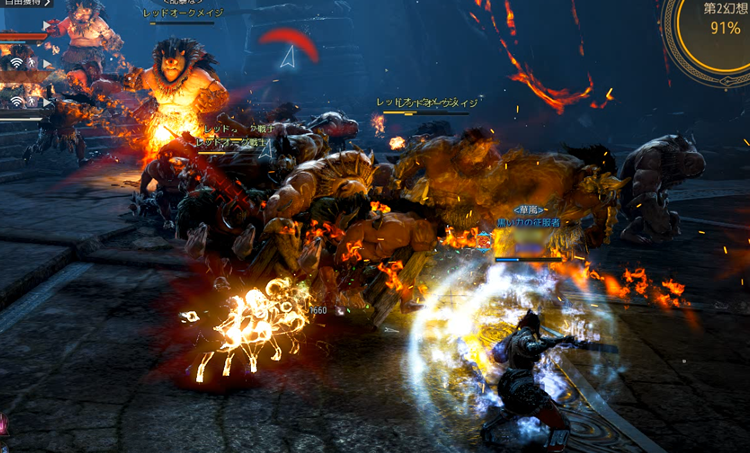750x453 pixels.
Task: Open the 自由操作 control mode button
Action: [26, 4]
